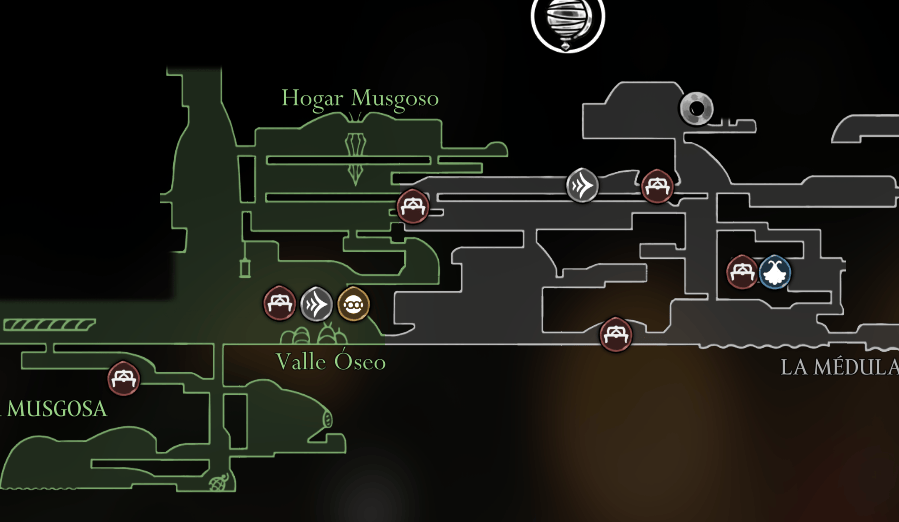Screen dimensions: 899x522
Task: Select the LA MÉDULA region label
Action: pyautogui.click(x=839, y=367)
